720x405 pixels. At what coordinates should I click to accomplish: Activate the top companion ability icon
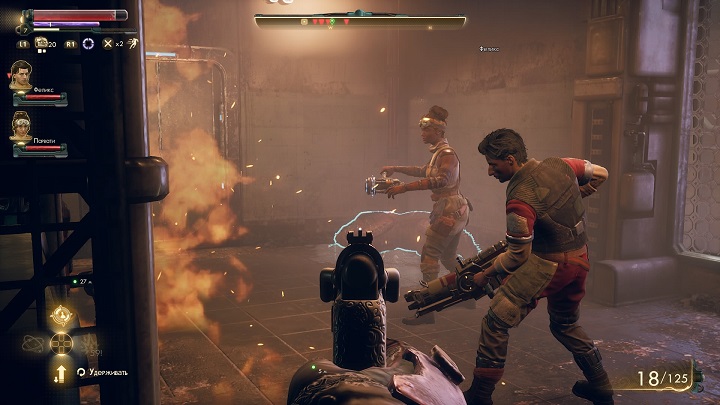(61, 318)
